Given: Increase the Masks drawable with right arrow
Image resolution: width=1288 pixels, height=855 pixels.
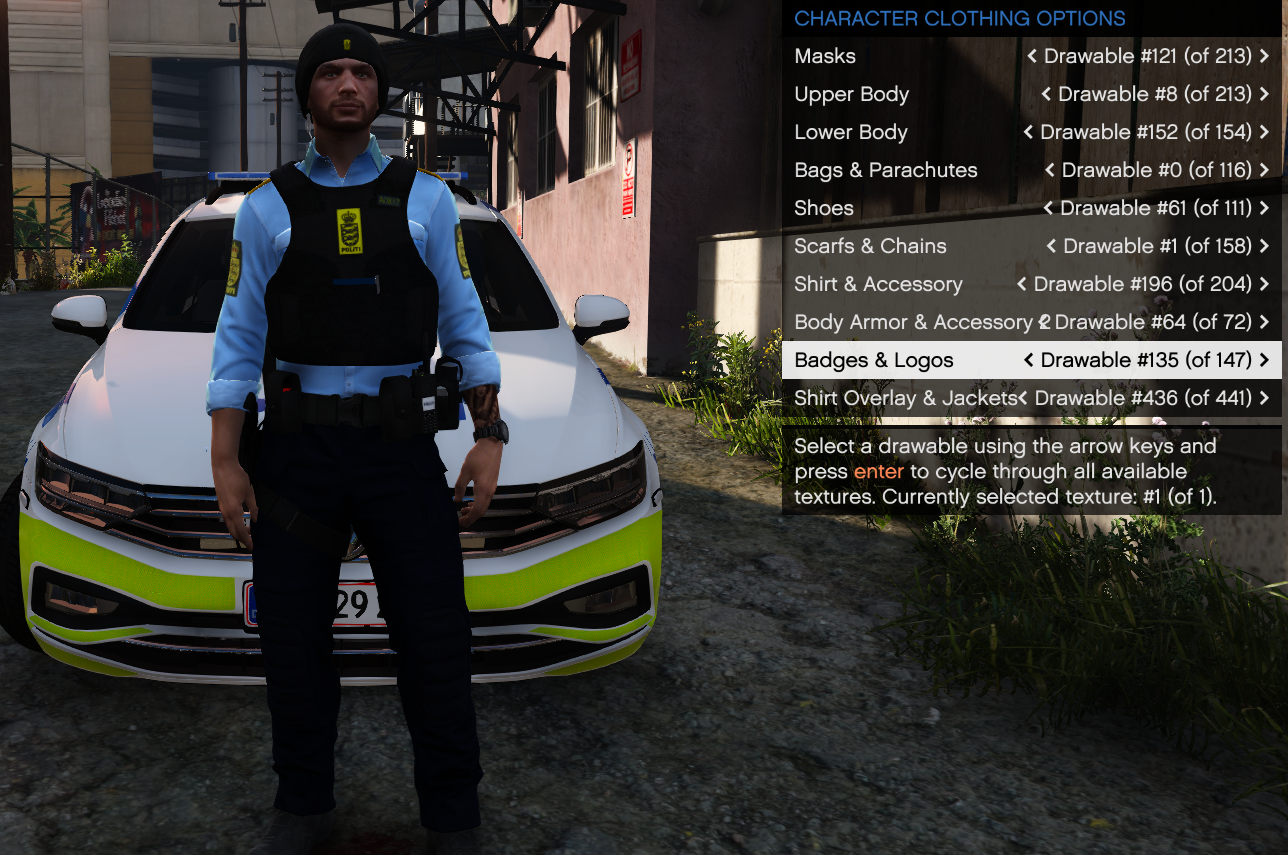Looking at the screenshot, I should click(1265, 57).
